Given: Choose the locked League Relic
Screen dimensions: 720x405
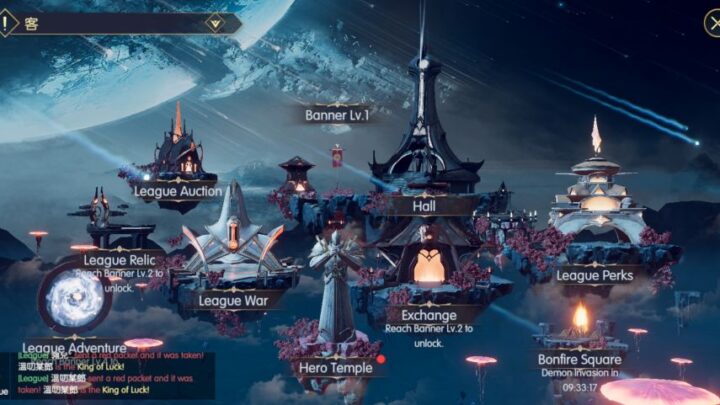Looking at the screenshot, I should pyautogui.click(x=119, y=260).
